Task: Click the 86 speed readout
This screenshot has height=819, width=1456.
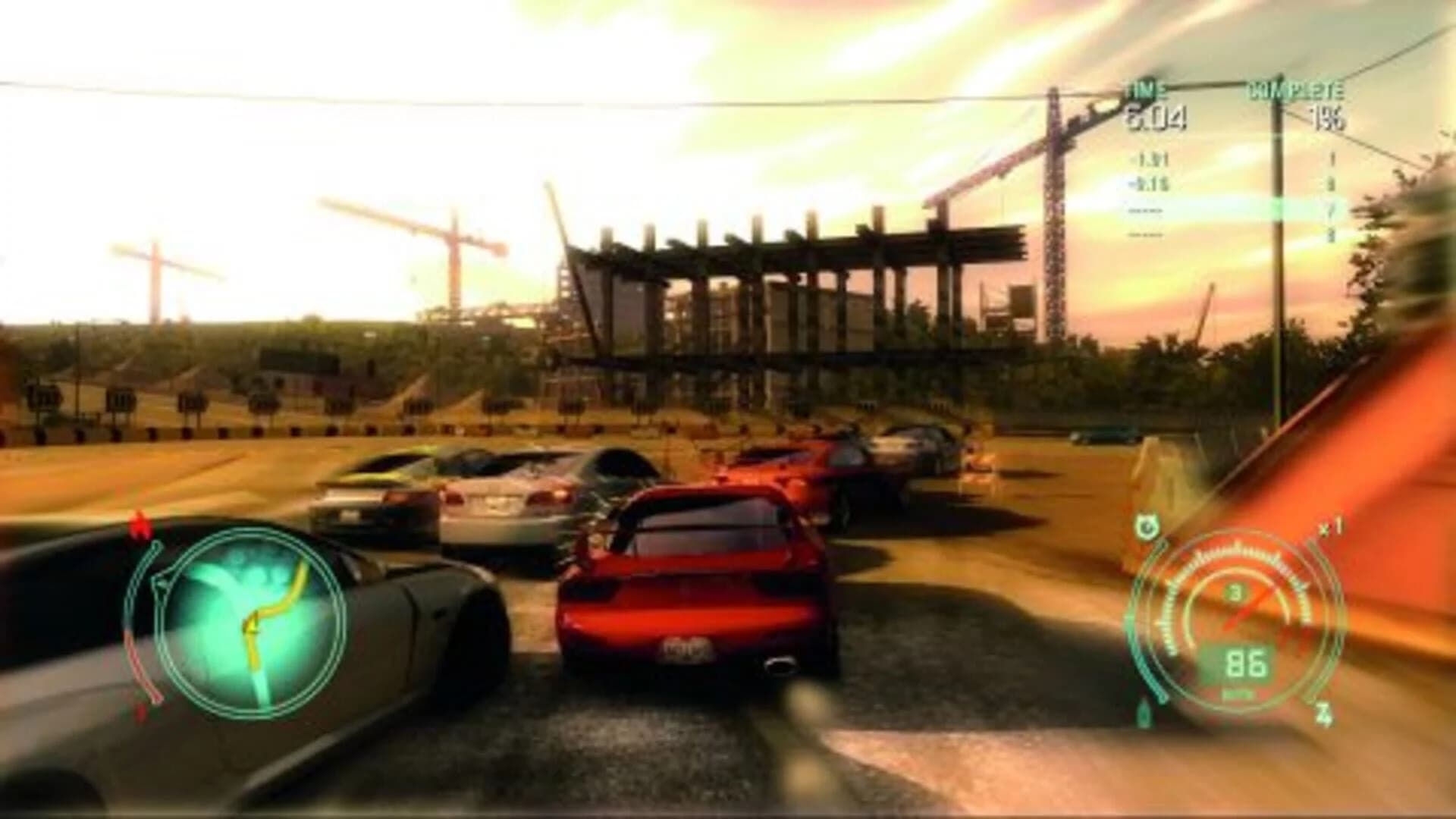Action: click(1246, 664)
